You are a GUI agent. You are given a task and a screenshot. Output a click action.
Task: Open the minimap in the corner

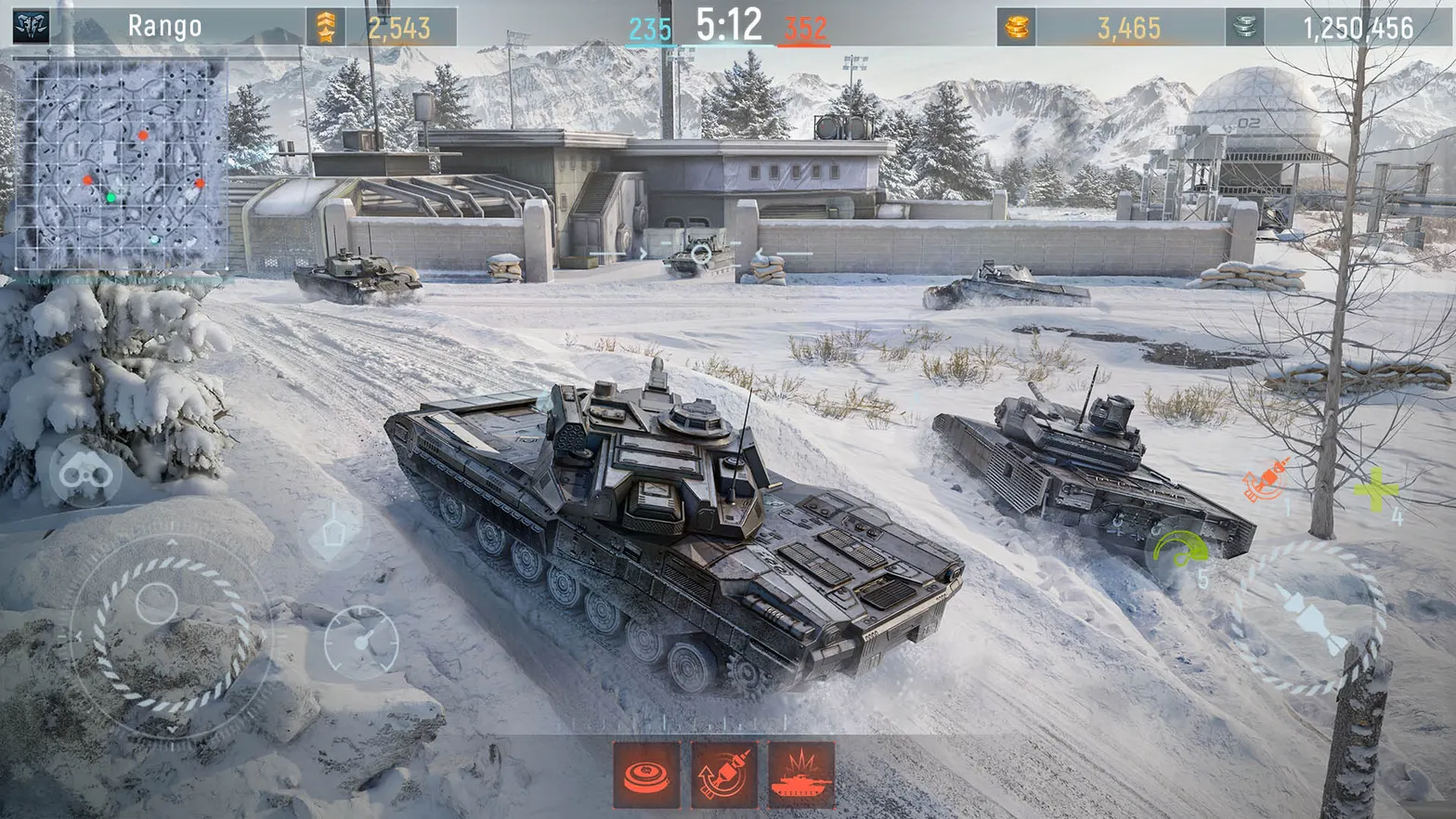click(121, 162)
